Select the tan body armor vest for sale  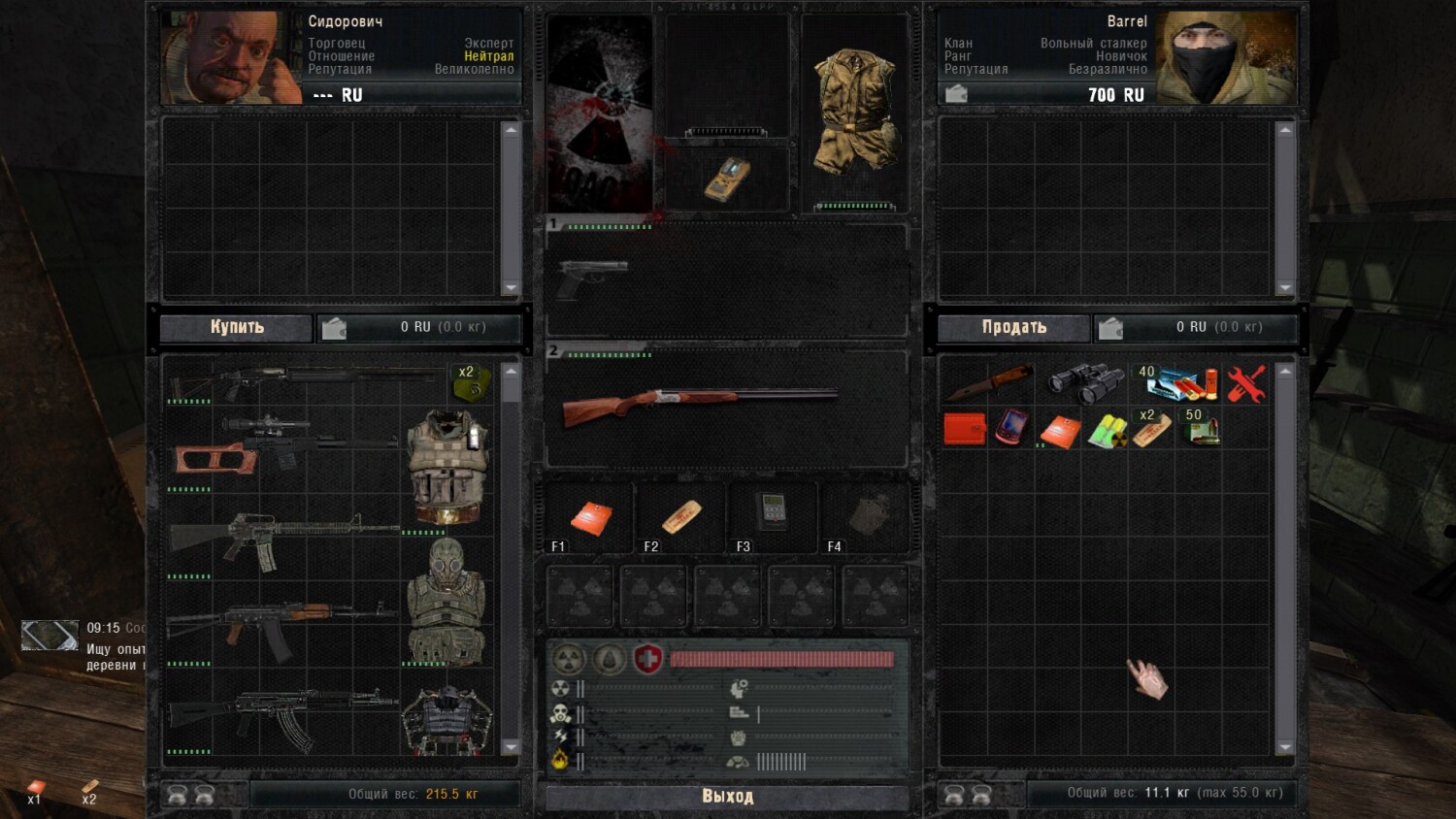[x=447, y=466]
